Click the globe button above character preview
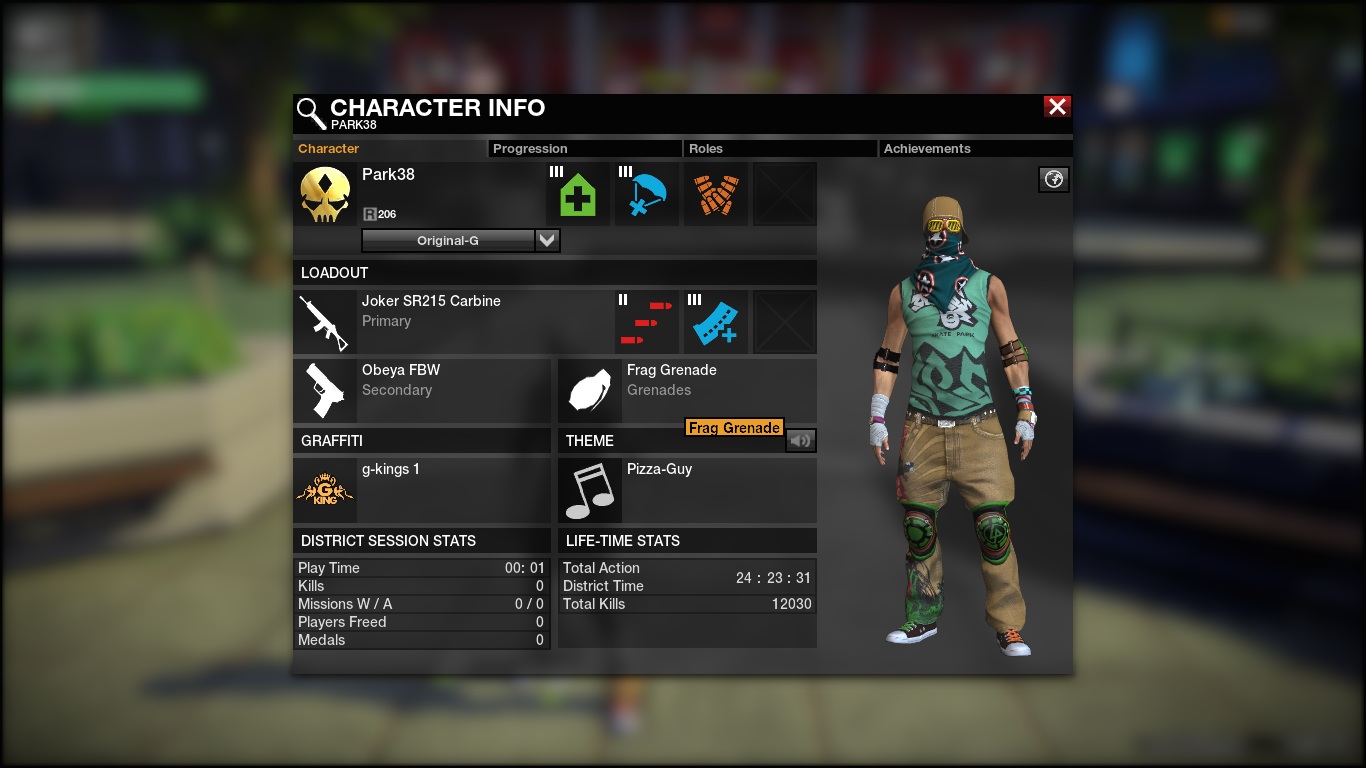 [1054, 179]
